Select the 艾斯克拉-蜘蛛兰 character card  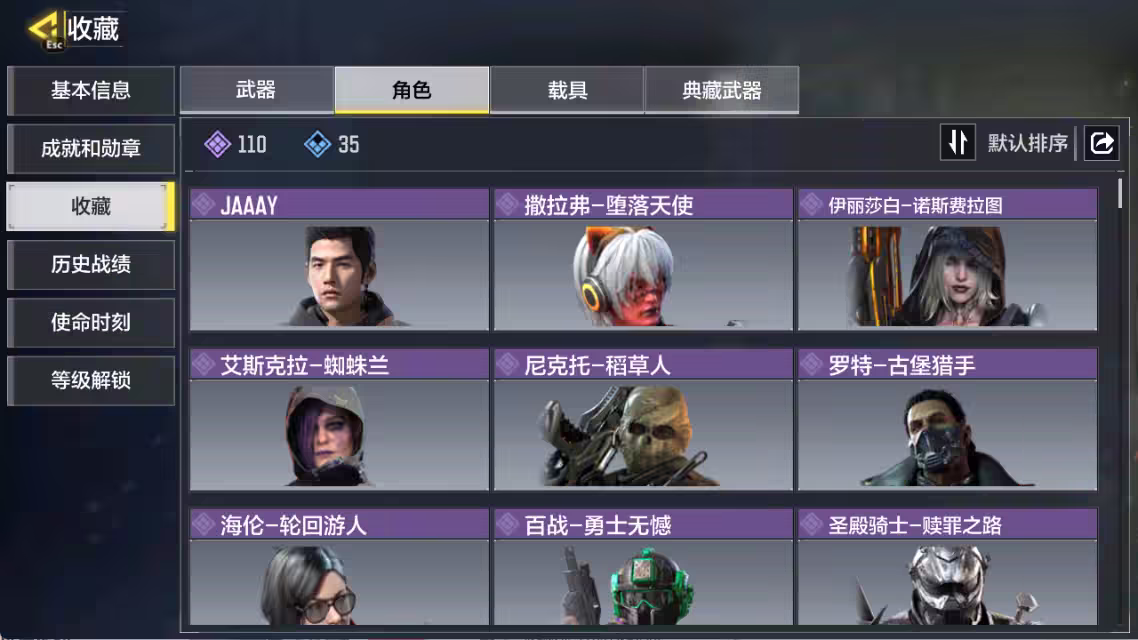(x=339, y=420)
